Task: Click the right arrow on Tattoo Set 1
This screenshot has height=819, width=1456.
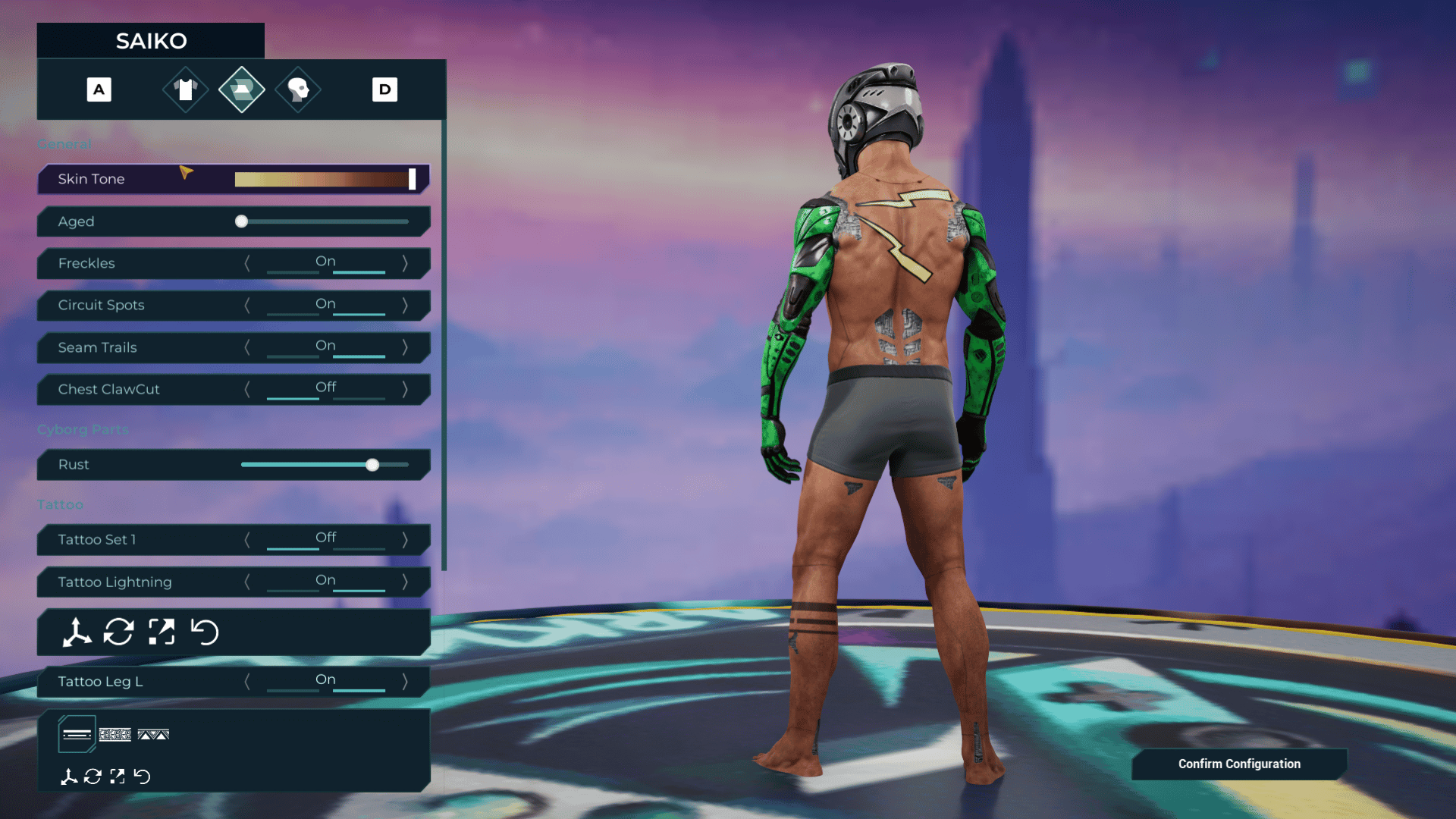Action: point(406,539)
